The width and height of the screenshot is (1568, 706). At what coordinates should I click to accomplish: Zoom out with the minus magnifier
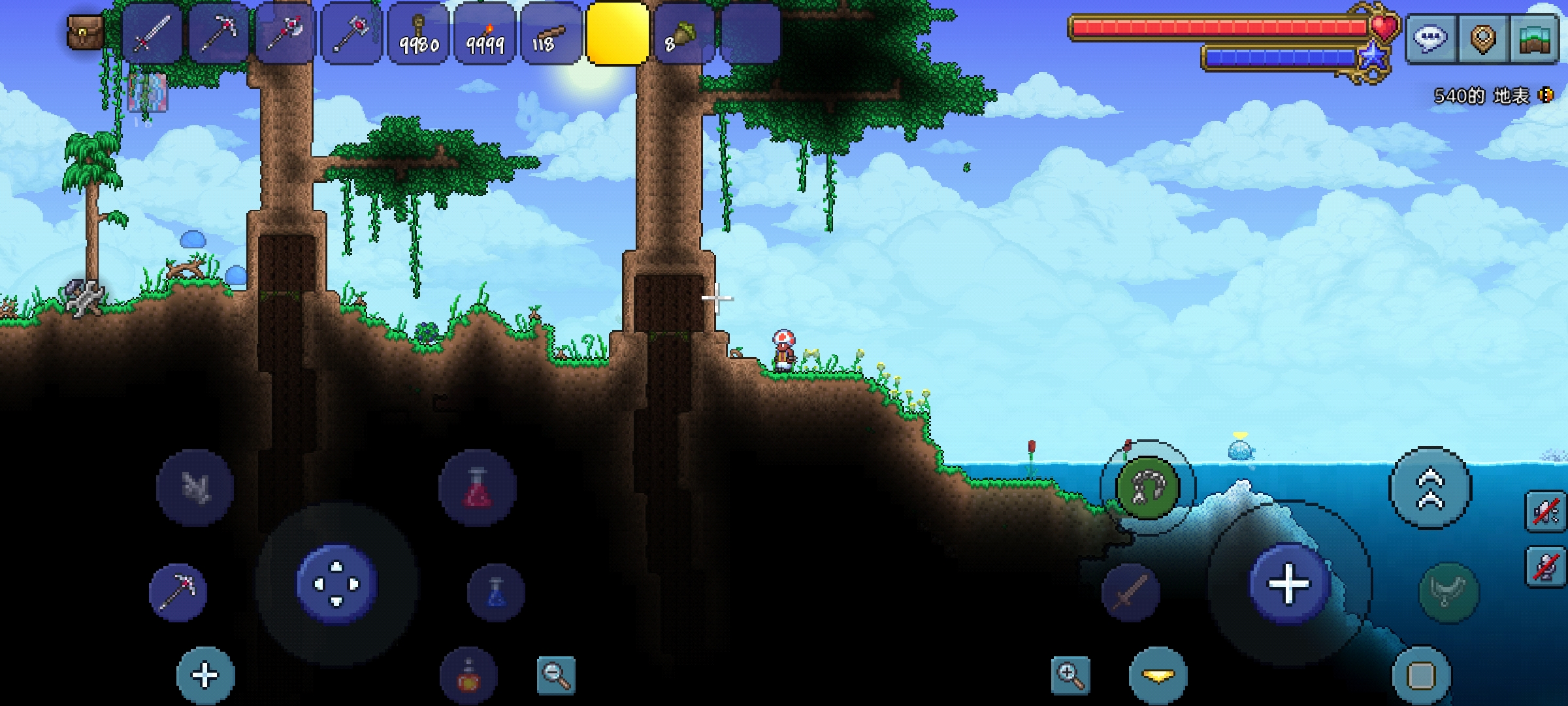[x=556, y=675]
